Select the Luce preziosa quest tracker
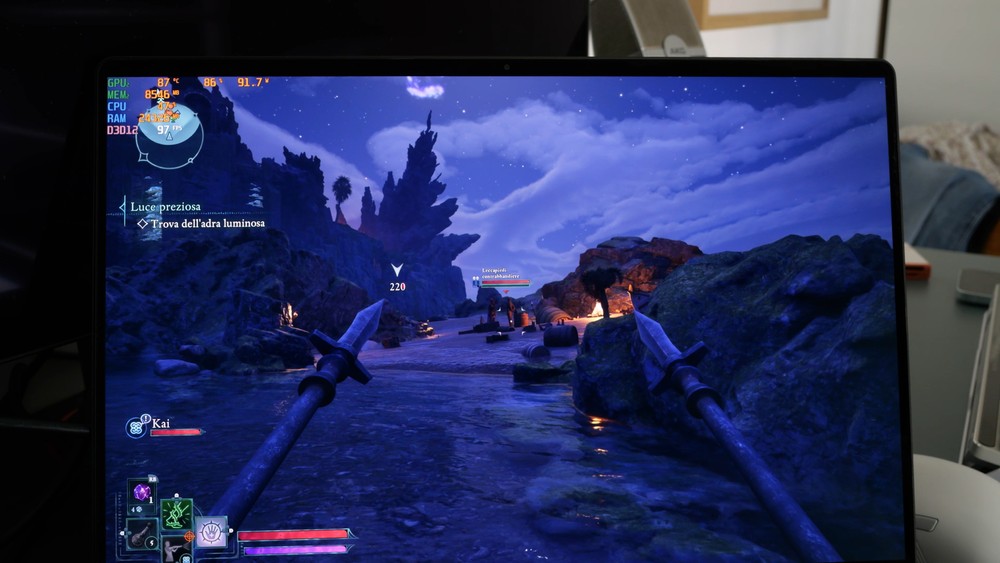1000x563 pixels. (165, 207)
